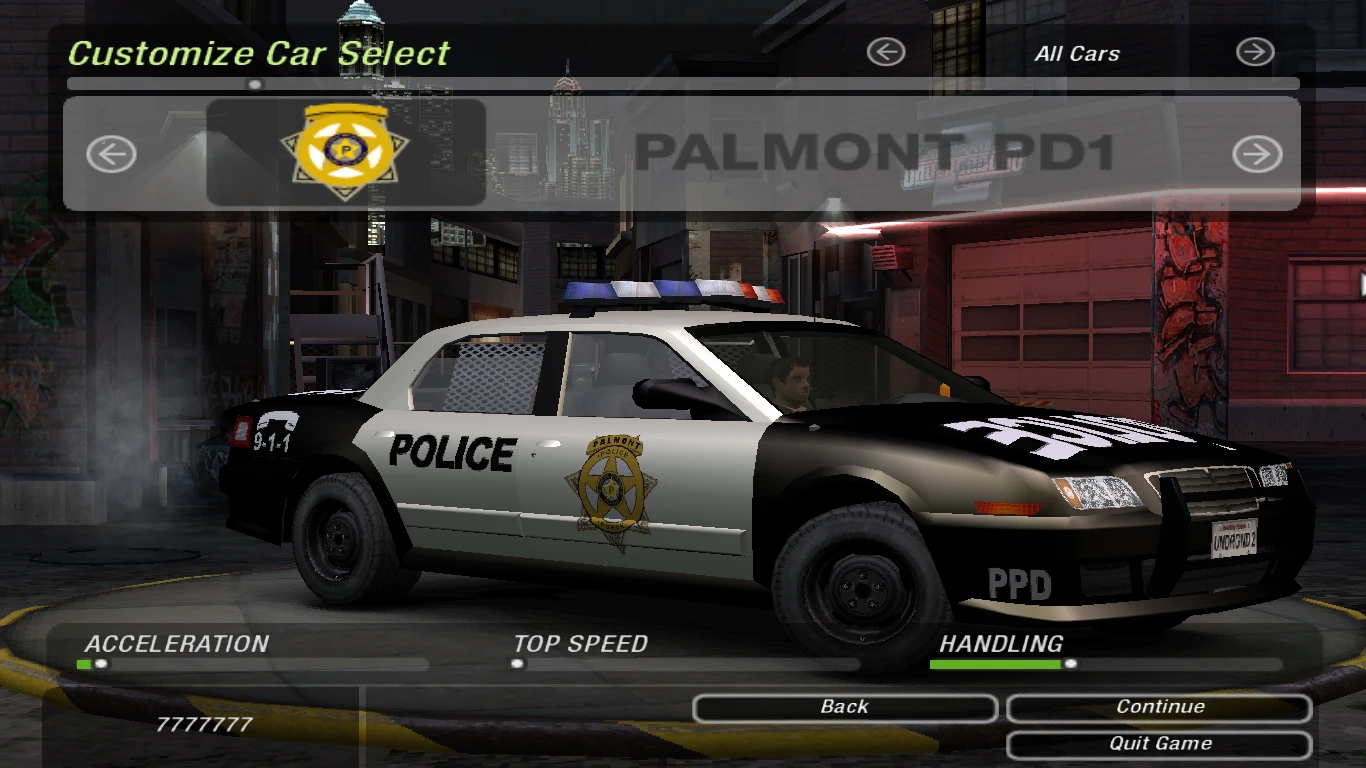Select the next car with the right carousel arrow

click(x=1256, y=155)
